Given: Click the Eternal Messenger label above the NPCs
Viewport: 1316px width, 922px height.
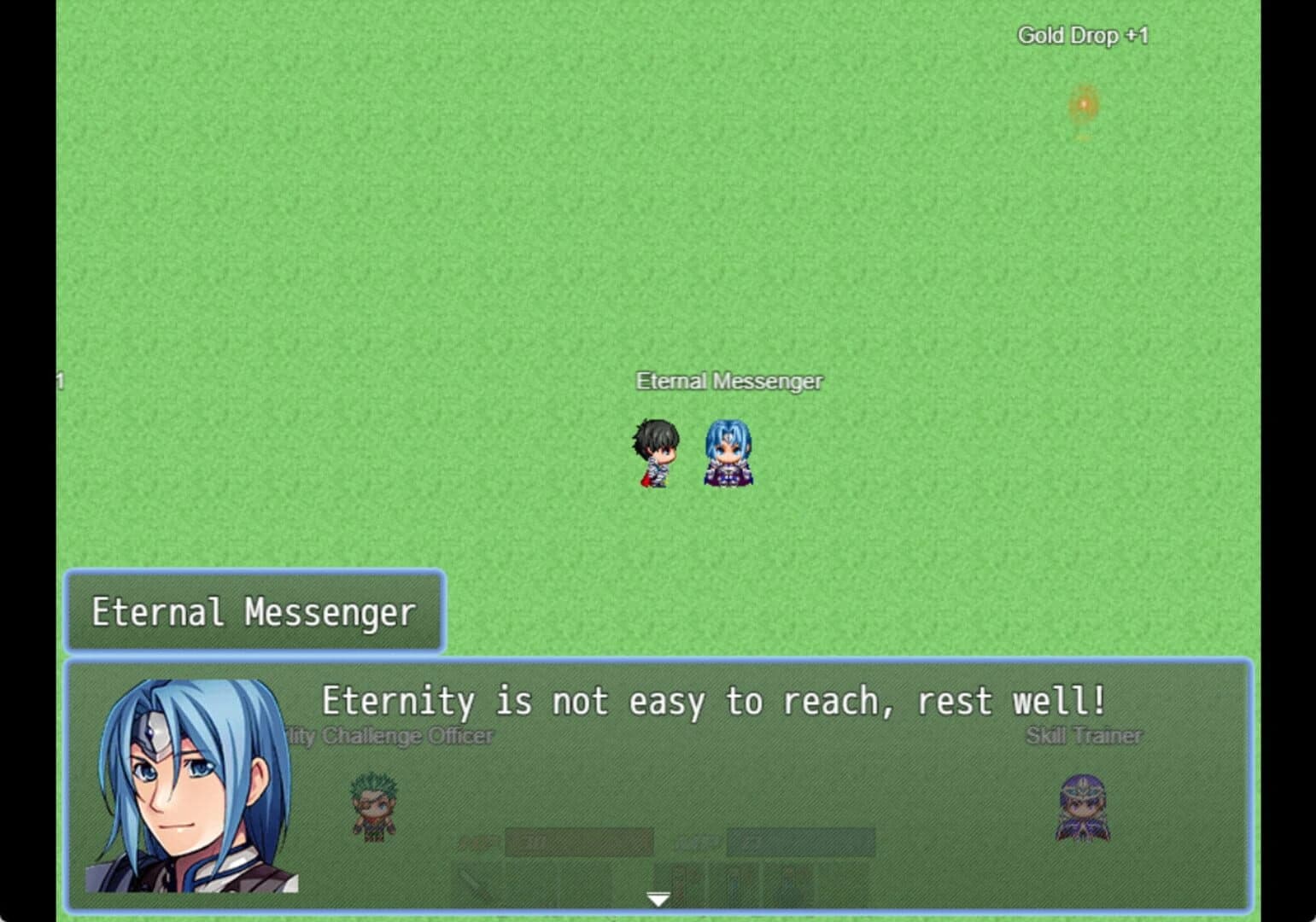Looking at the screenshot, I should [x=728, y=381].
